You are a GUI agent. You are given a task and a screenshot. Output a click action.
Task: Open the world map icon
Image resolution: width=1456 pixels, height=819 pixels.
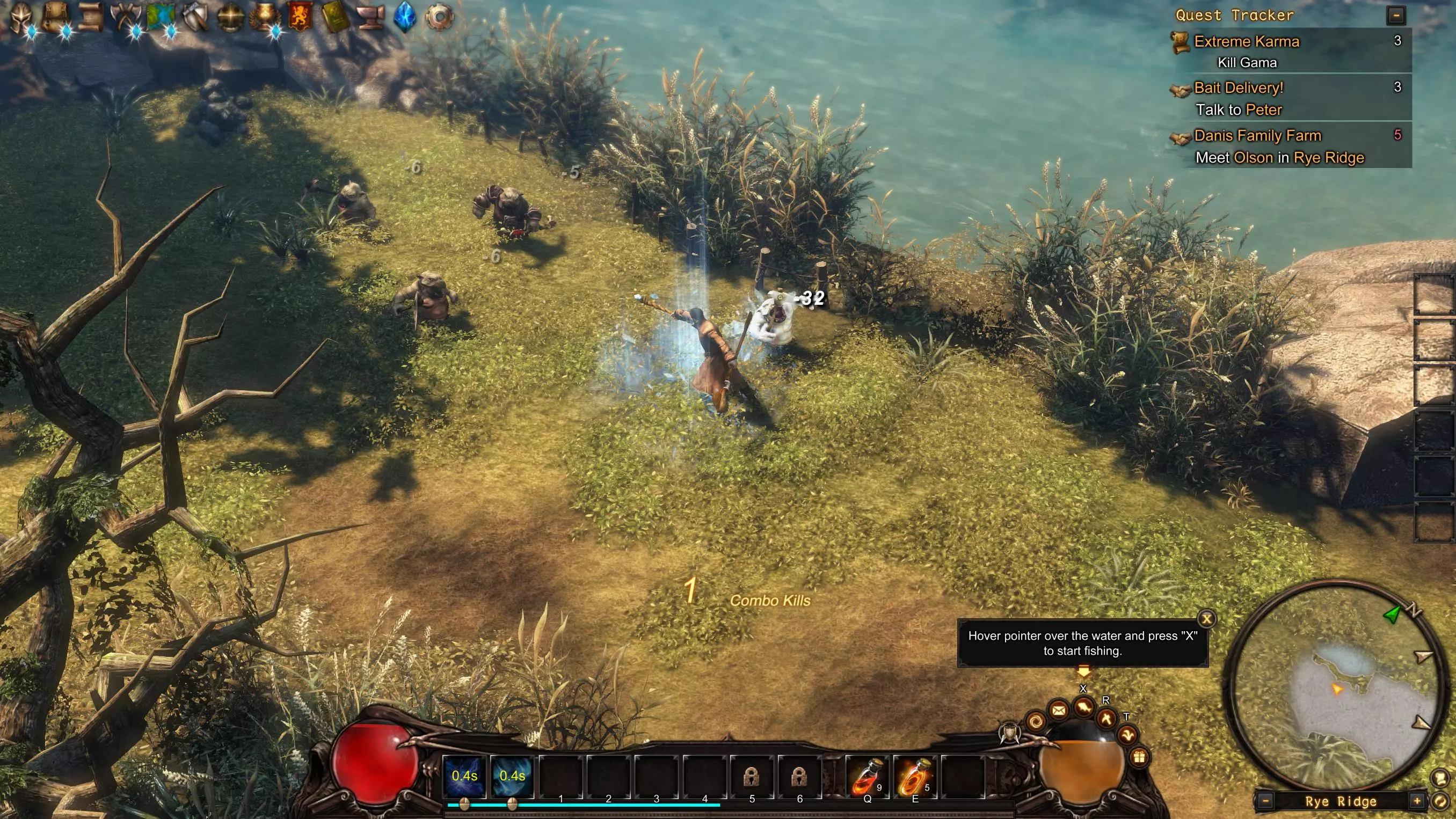click(x=161, y=17)
